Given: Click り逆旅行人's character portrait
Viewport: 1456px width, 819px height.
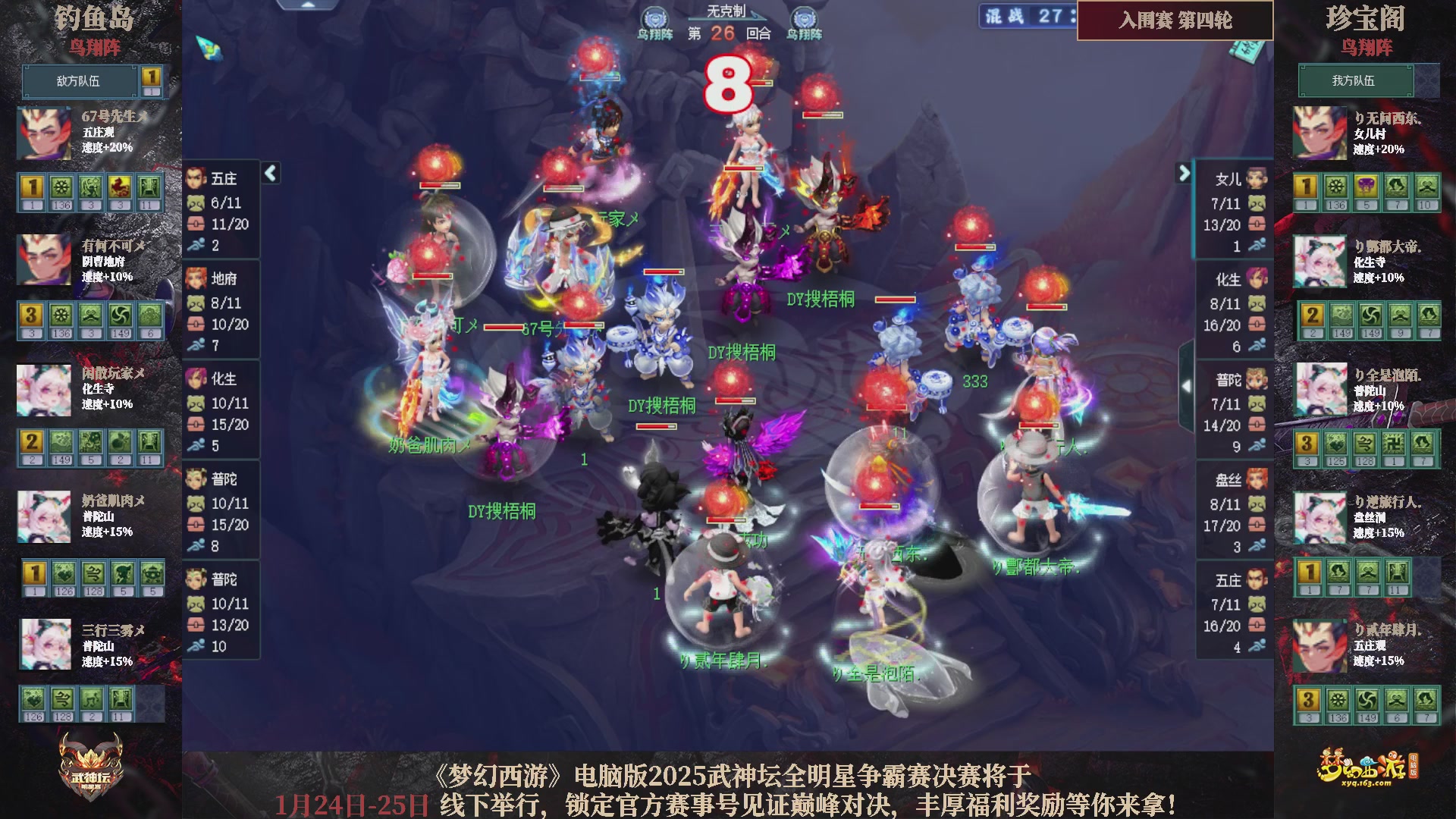Looking at the screenshot, I should 1320,516.
